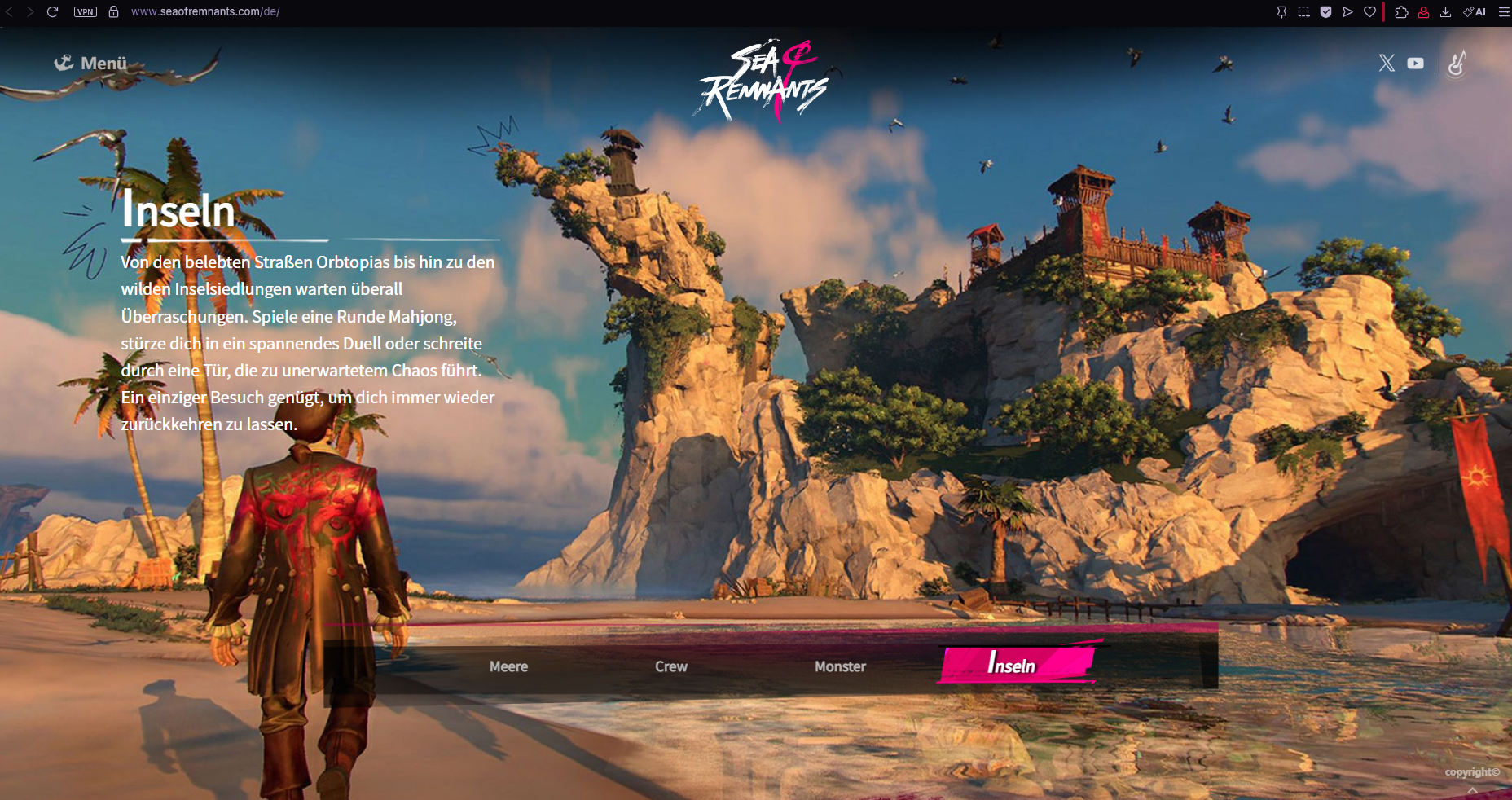Select the Crew tab
The width and height of the screenshot is (1512, 800).
671,666
